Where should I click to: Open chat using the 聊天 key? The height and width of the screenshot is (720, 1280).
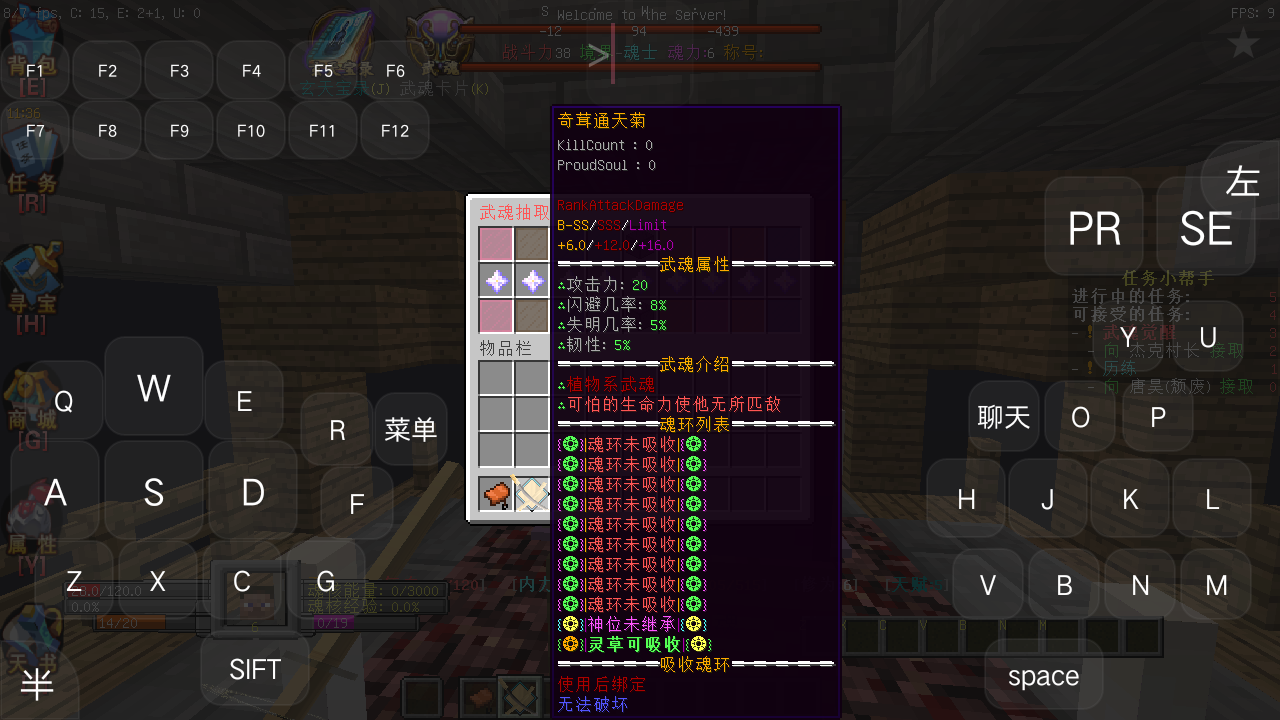pyautogui.click(x=1003, y=416)
